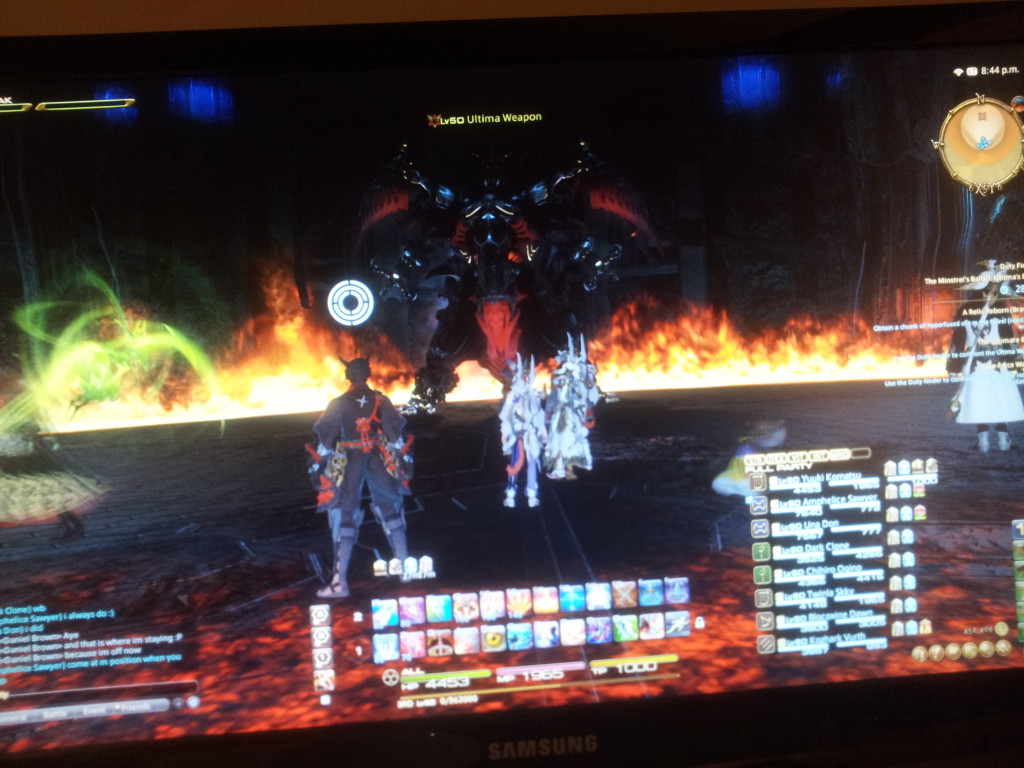Activate the crossed-out X hotbar ability
Viewport: 1024px width, 768px height.
624,594
